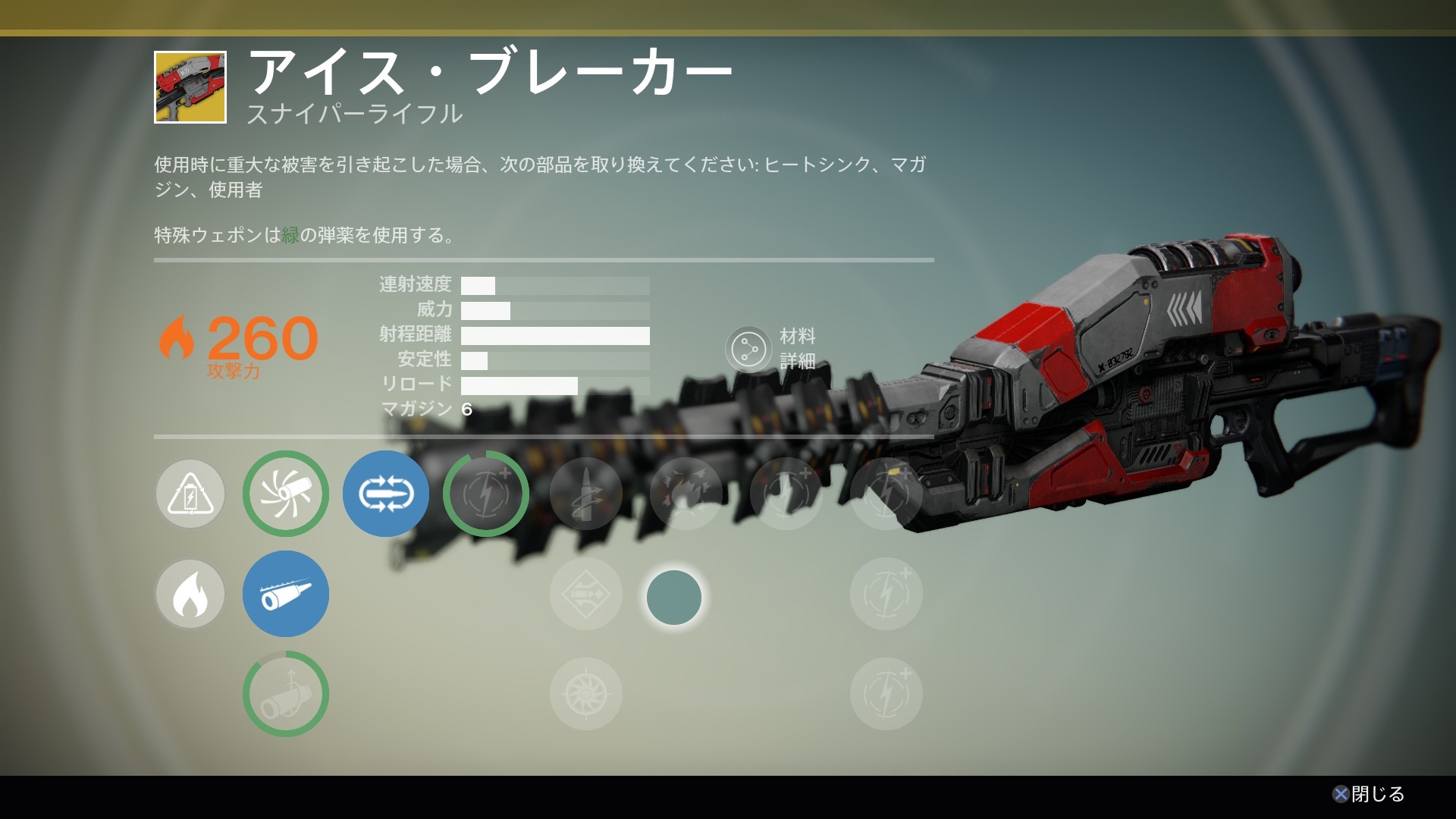Choose the green-ringed scope burst perk
This screenshot has height=819, width=1456.
tap(286, 494)
